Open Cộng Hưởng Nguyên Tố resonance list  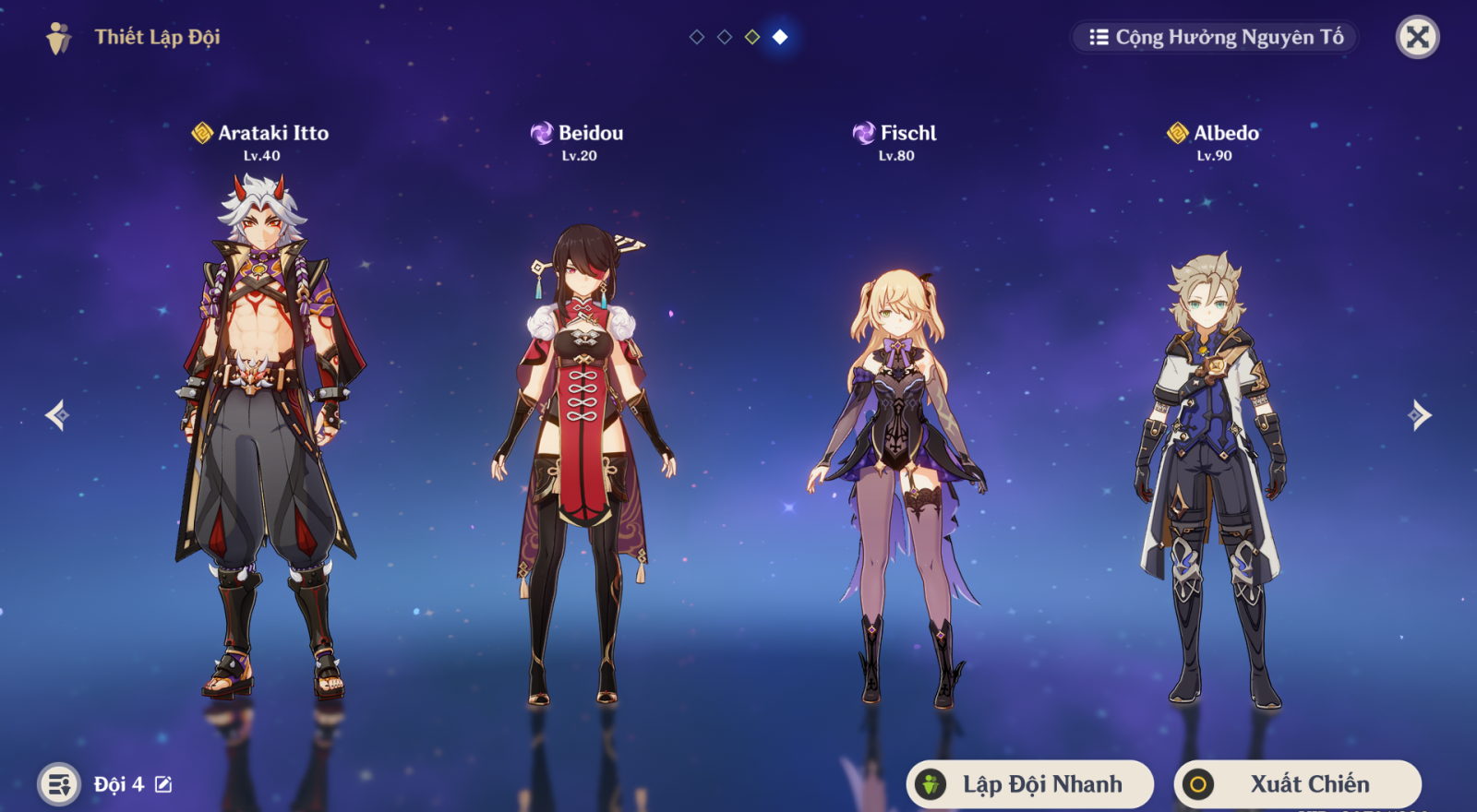(x=1216, y=38)
